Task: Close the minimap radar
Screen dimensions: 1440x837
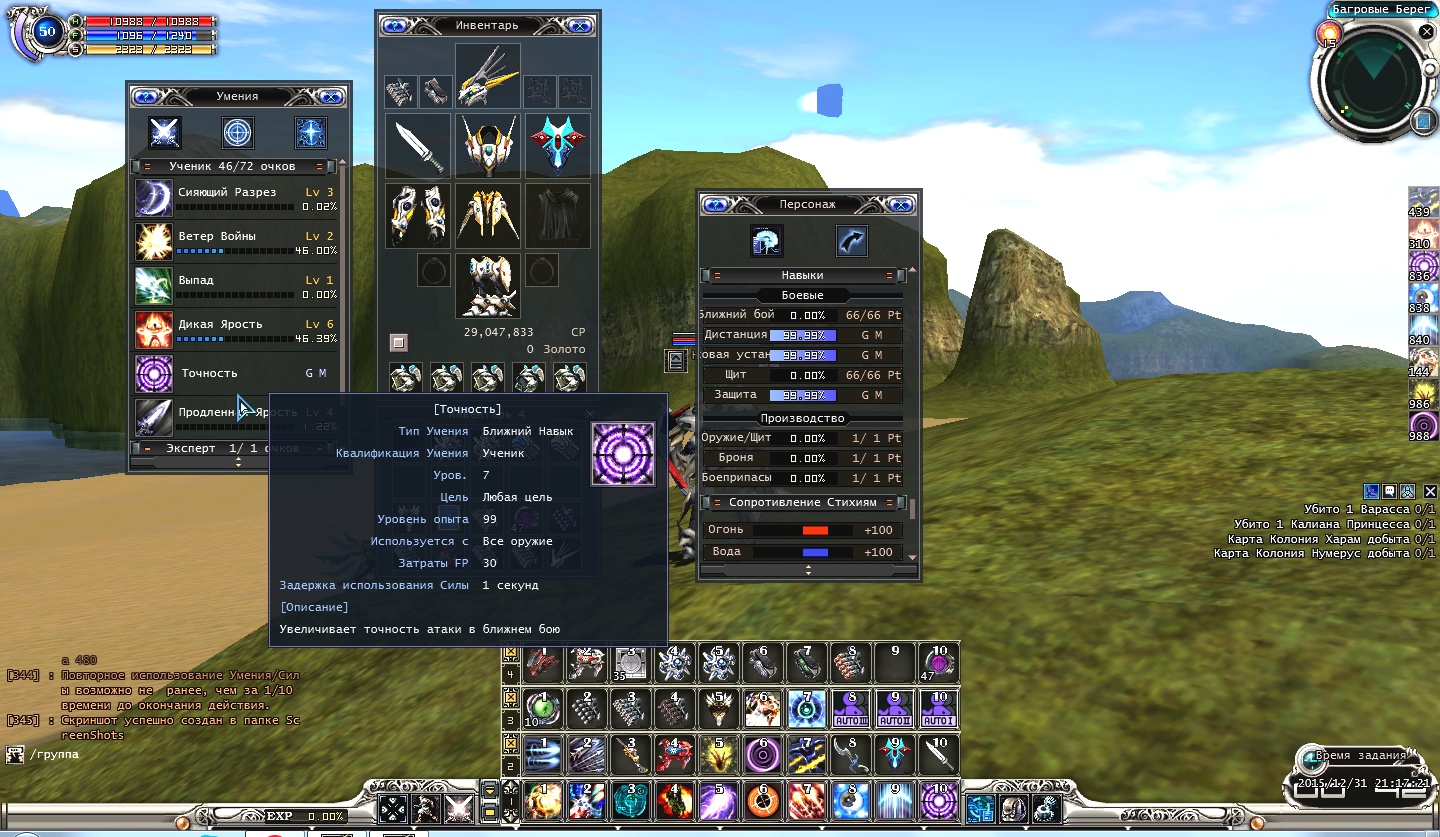Action: [1426, 32]
